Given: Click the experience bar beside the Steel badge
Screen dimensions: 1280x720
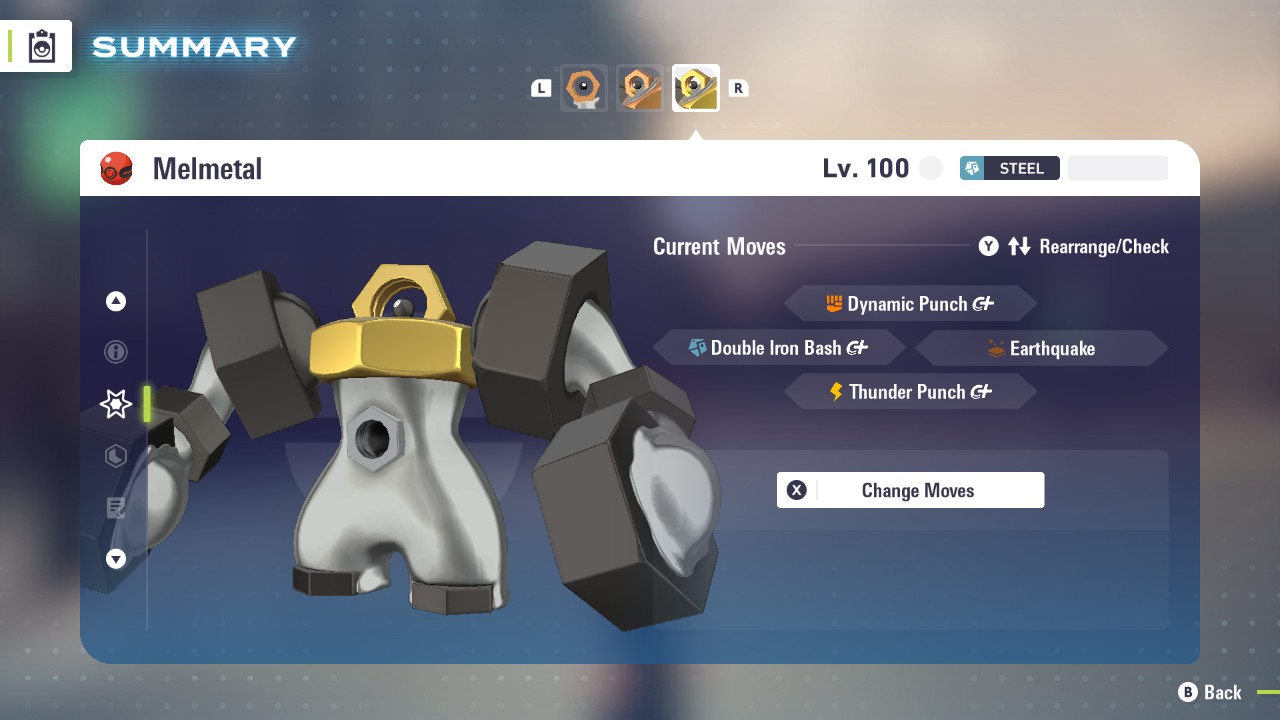Looking at the screenshot, I should (1117, 168).
